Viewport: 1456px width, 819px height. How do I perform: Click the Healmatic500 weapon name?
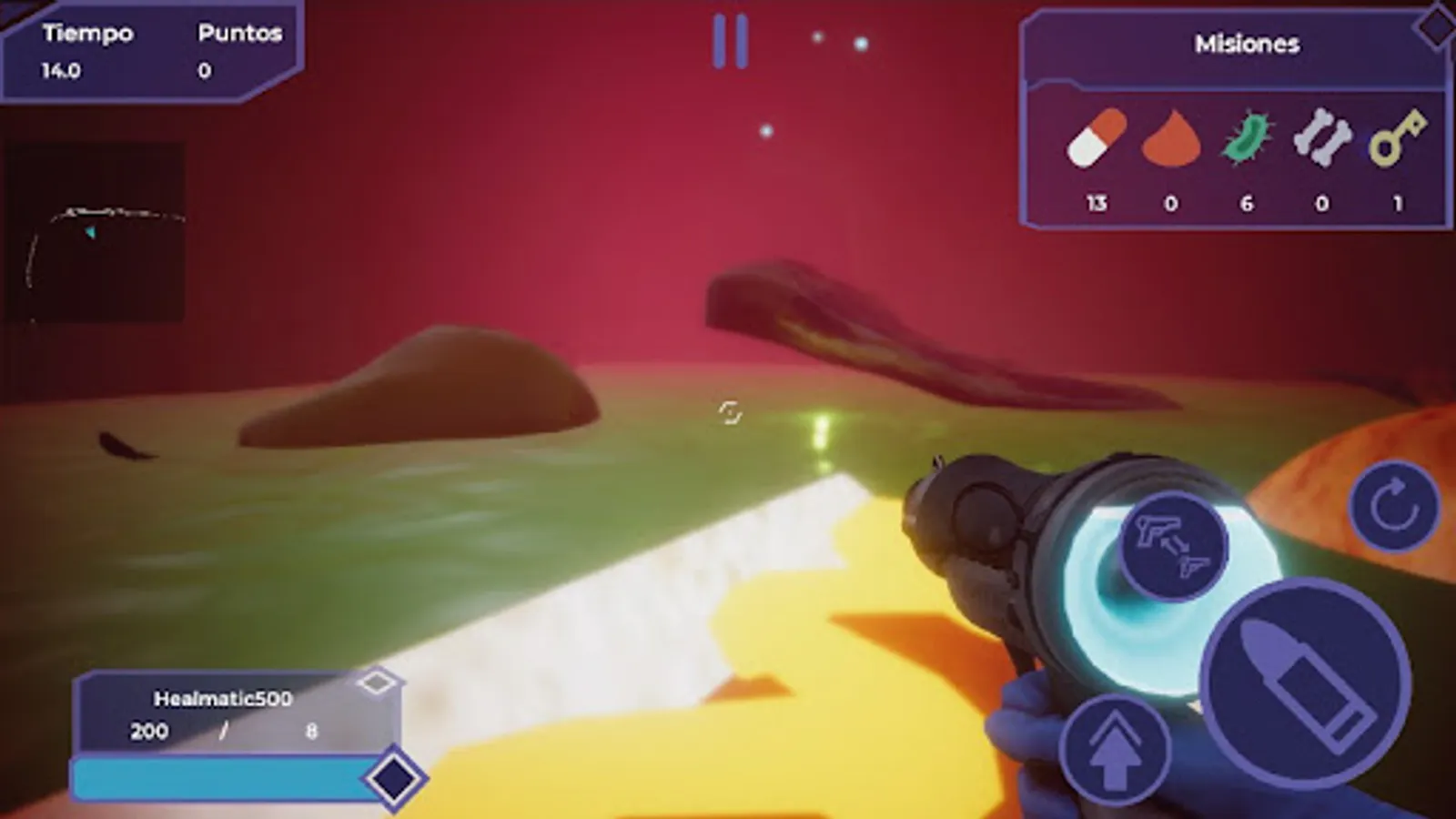[222, 698]
